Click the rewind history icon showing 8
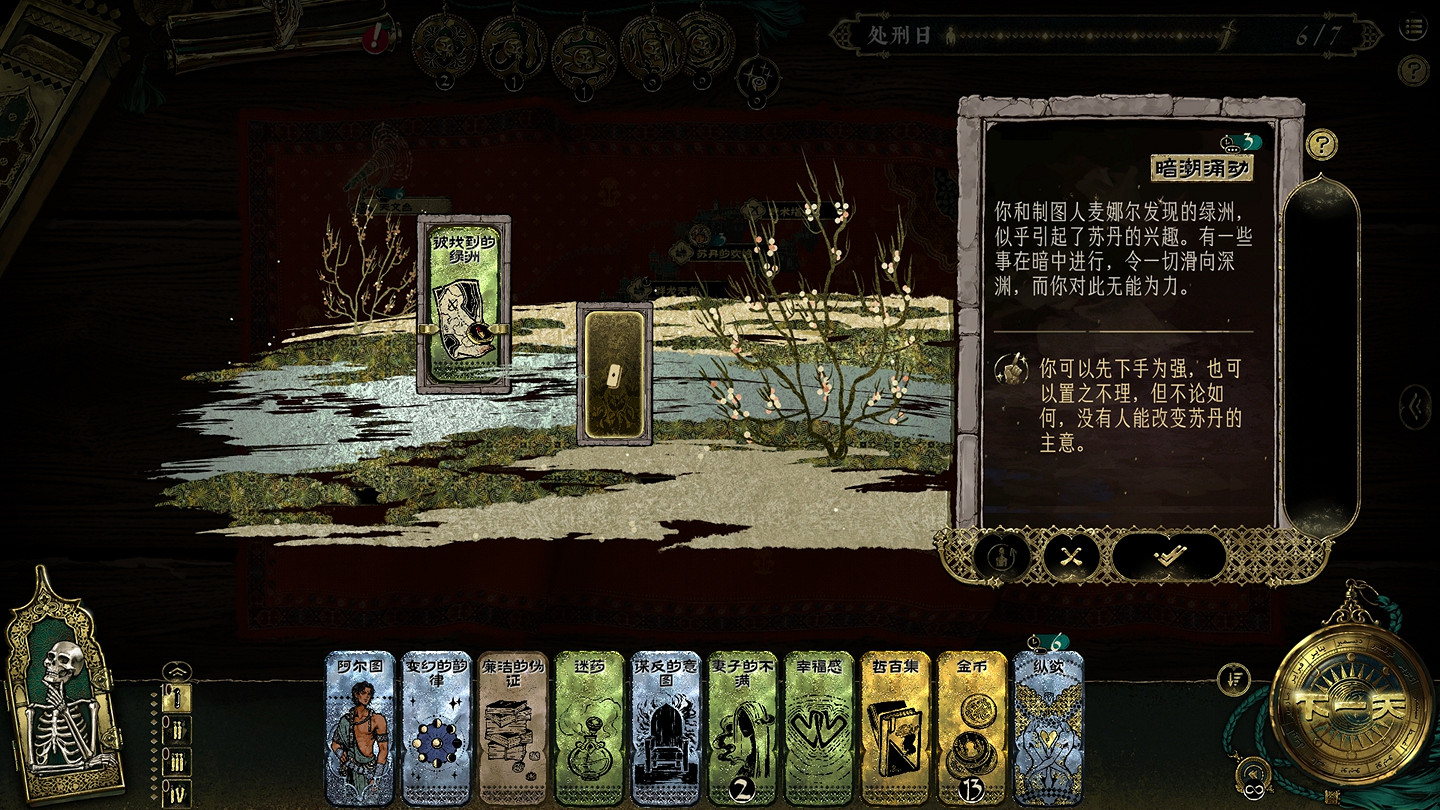 point(1254,771)
